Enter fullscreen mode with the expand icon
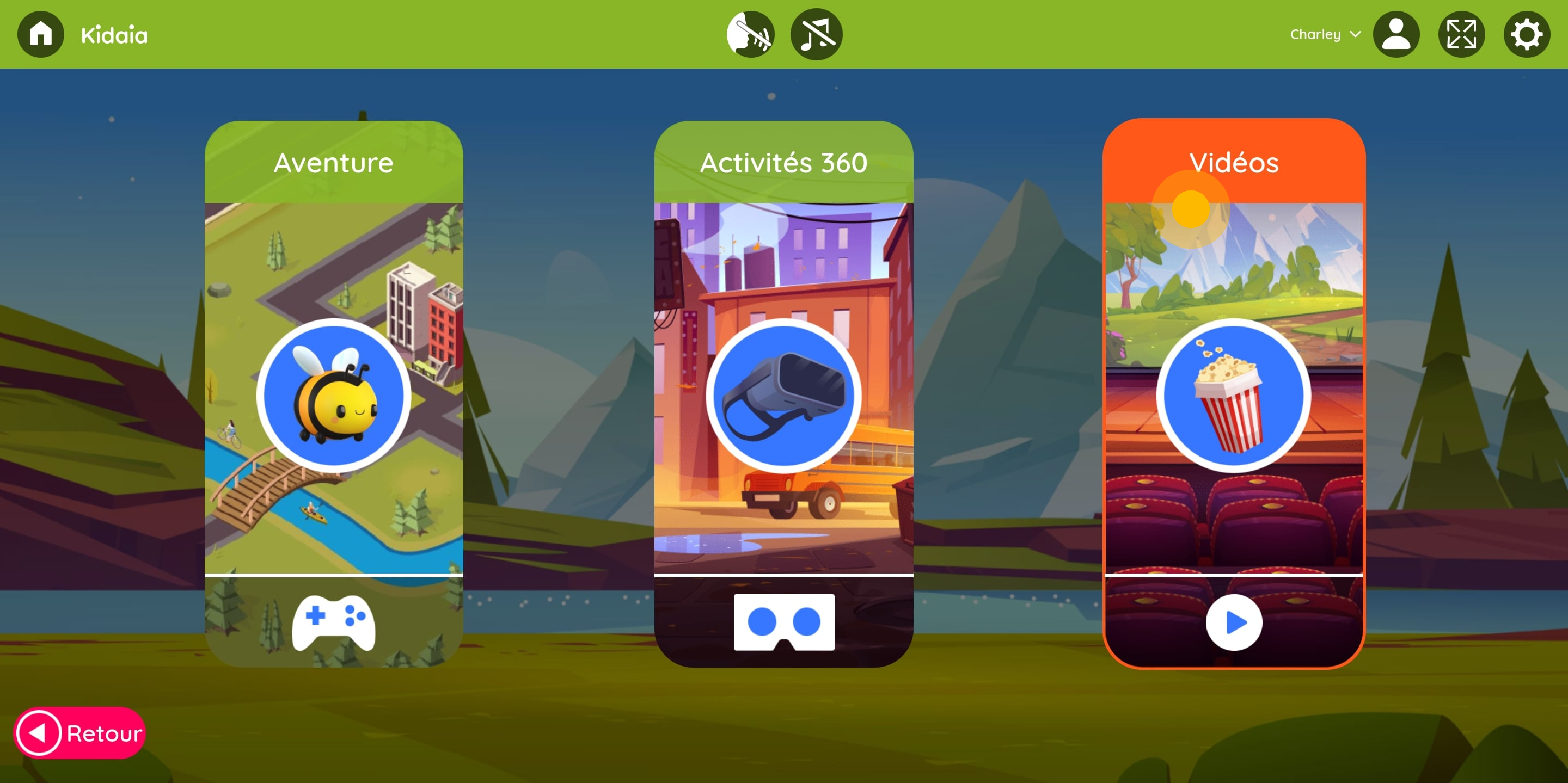The image size is (1568, 783). [x=1461, y=34]
